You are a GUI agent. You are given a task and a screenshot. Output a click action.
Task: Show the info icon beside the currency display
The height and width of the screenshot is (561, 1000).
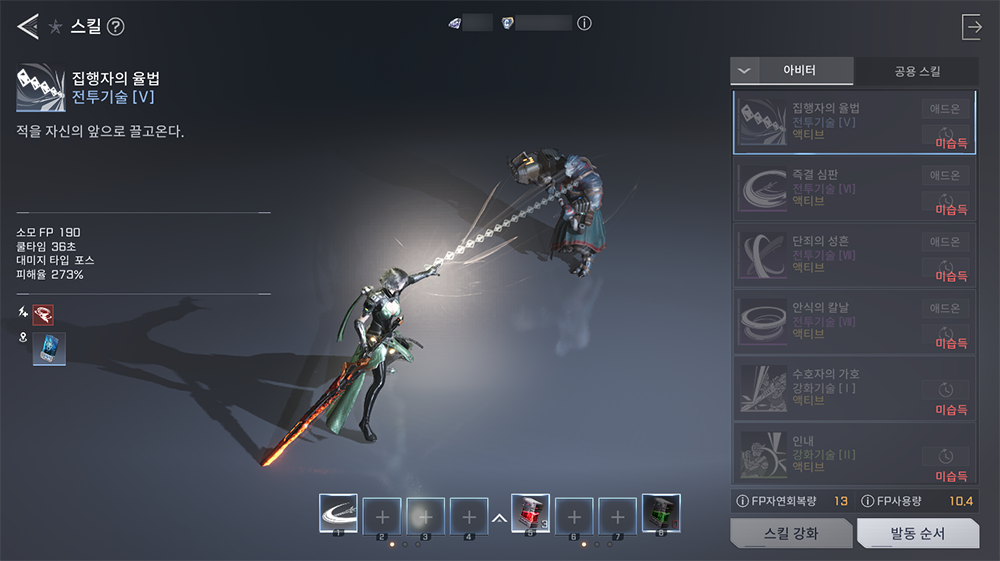click(x=585, y=23)
